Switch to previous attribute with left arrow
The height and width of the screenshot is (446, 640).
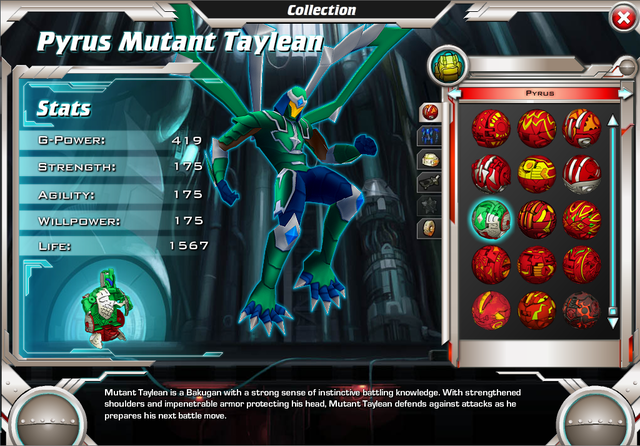pyautogui.click(x=456, y=93)
